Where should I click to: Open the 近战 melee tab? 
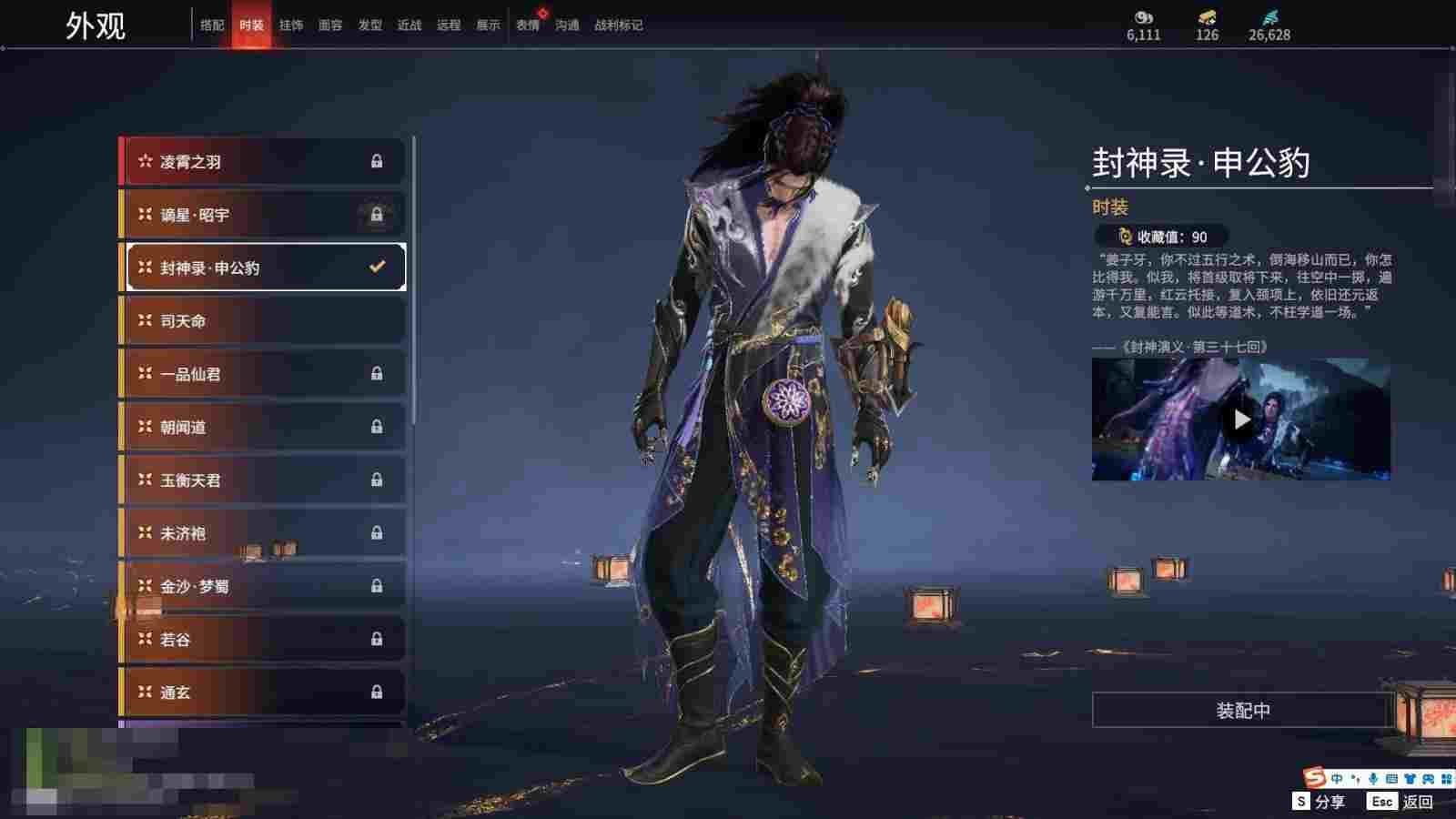coord(409,25)
